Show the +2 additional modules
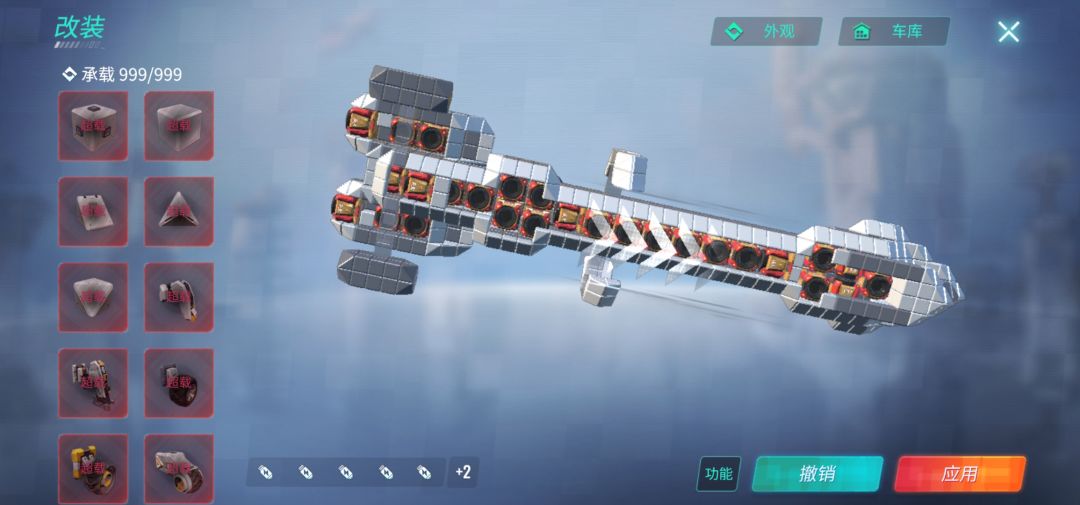The width and height of the screenshot is (1080, 505). click(462, 471)
